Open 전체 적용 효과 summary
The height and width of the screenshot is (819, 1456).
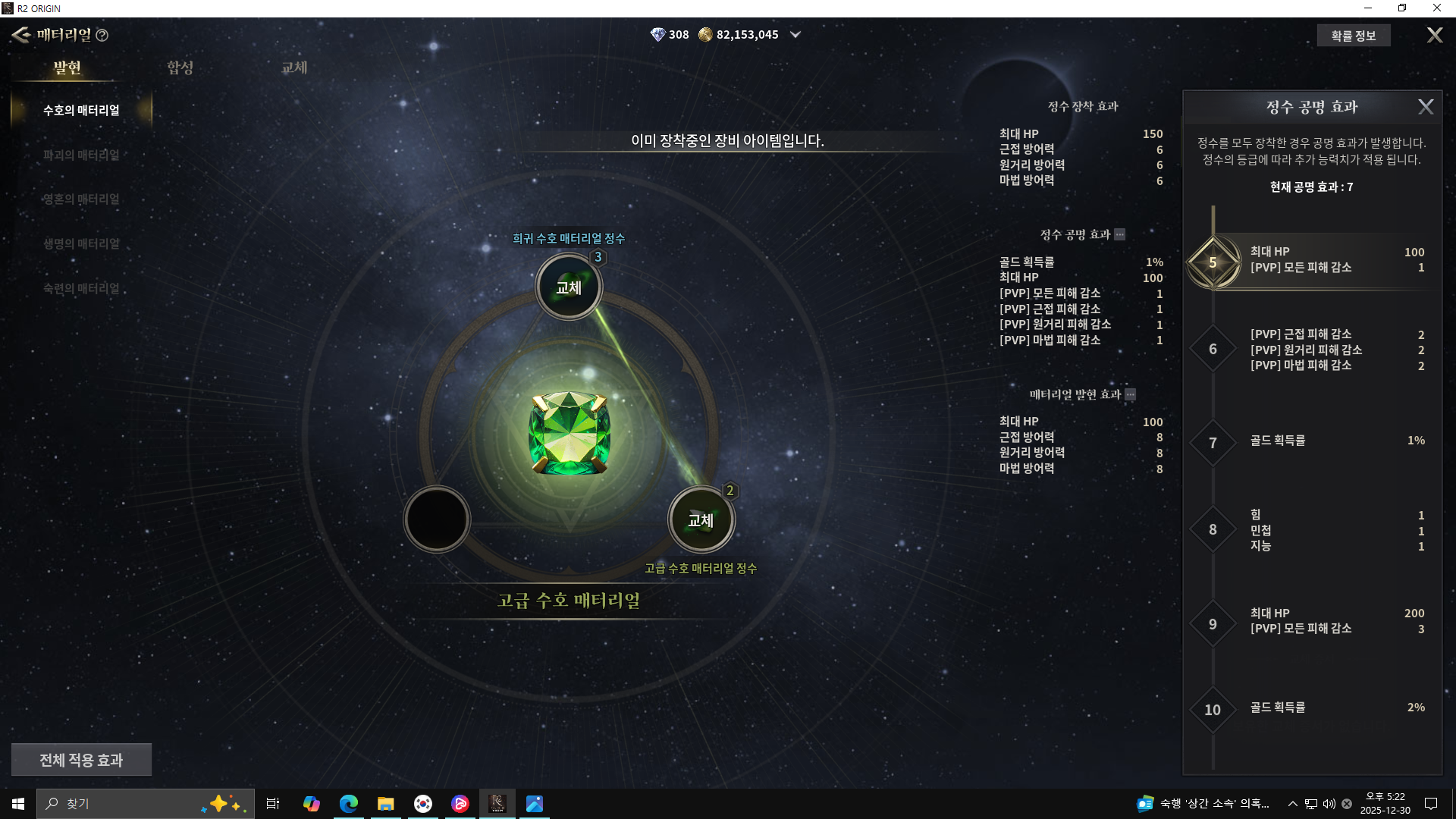(81, 760)
